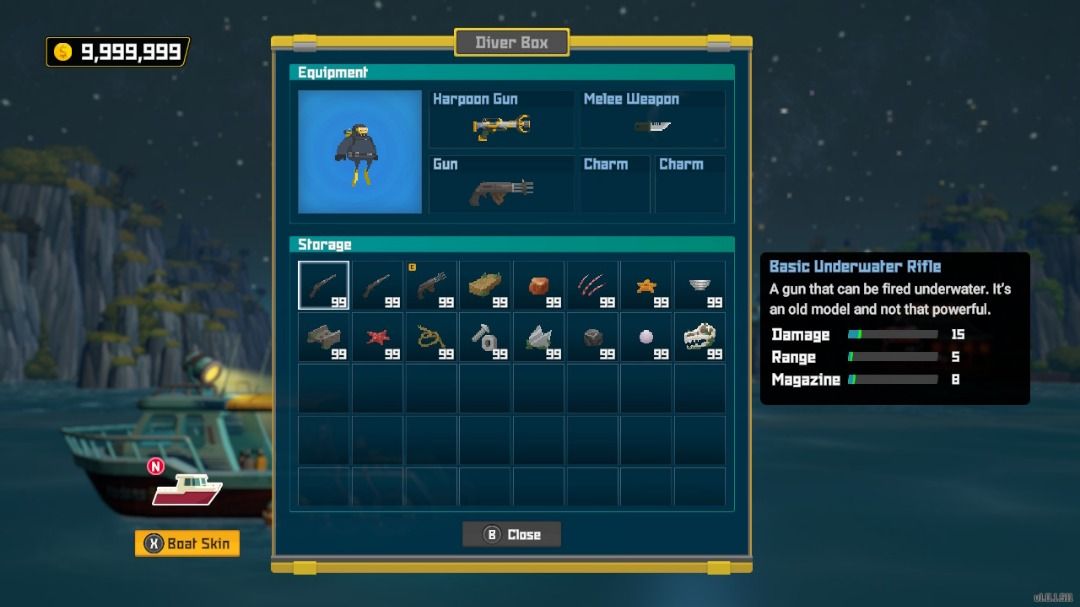Select the red starfish item
The width and height of the screenshot is (1080, 607).
378,337
